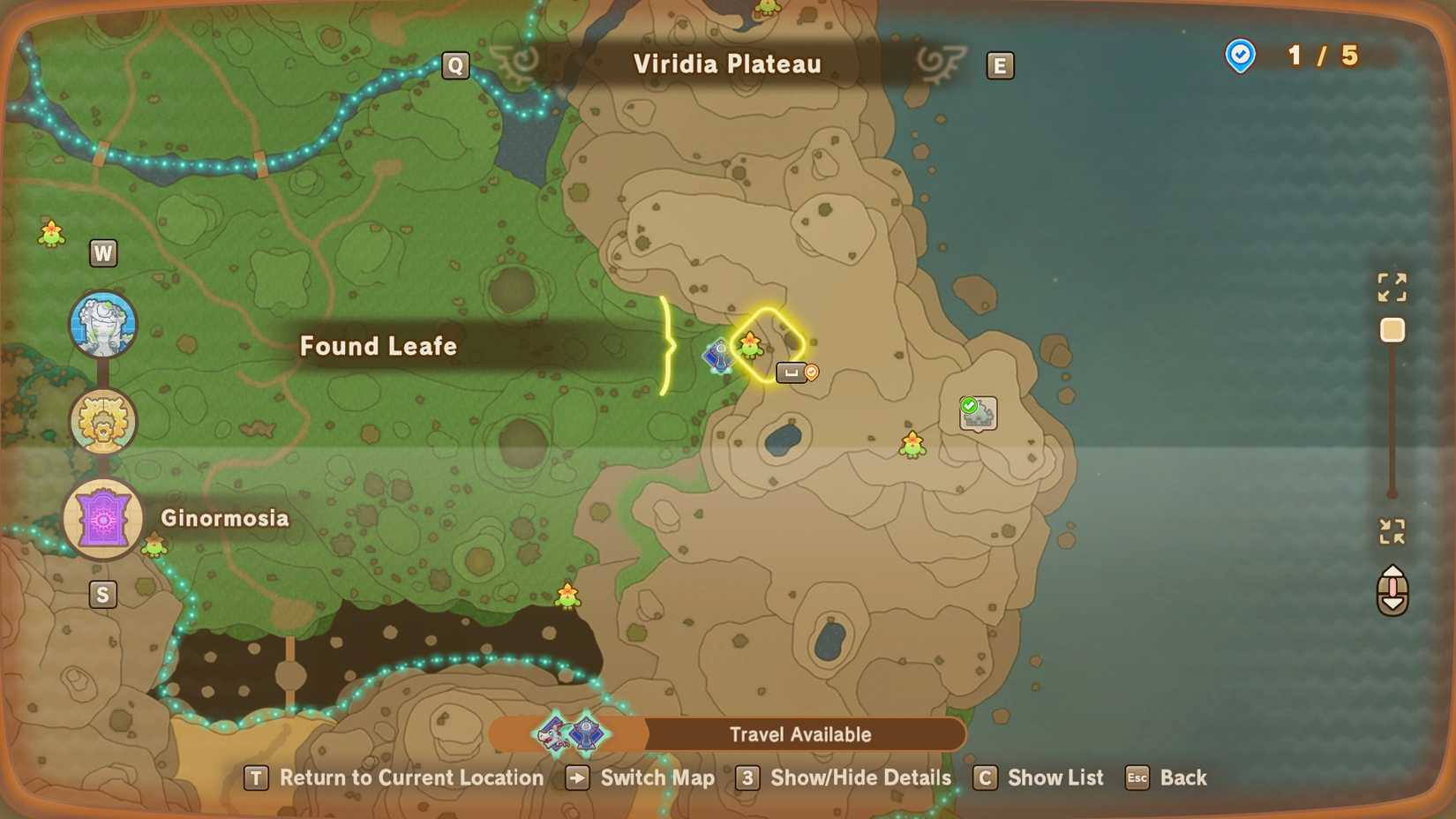Pan the map west with the W key button
Image resolution: width=1456 pixels, height=819 pixels.
[103, 252]
